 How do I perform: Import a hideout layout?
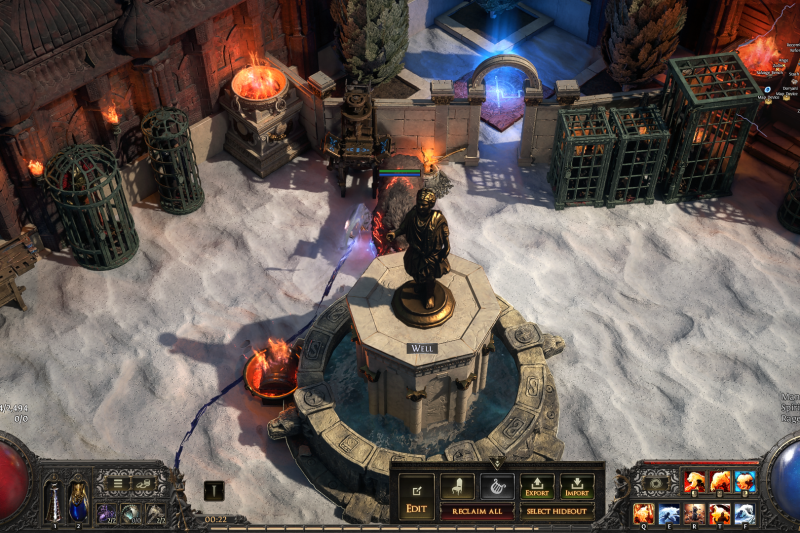pyautogui.click(x=577, y=487)
